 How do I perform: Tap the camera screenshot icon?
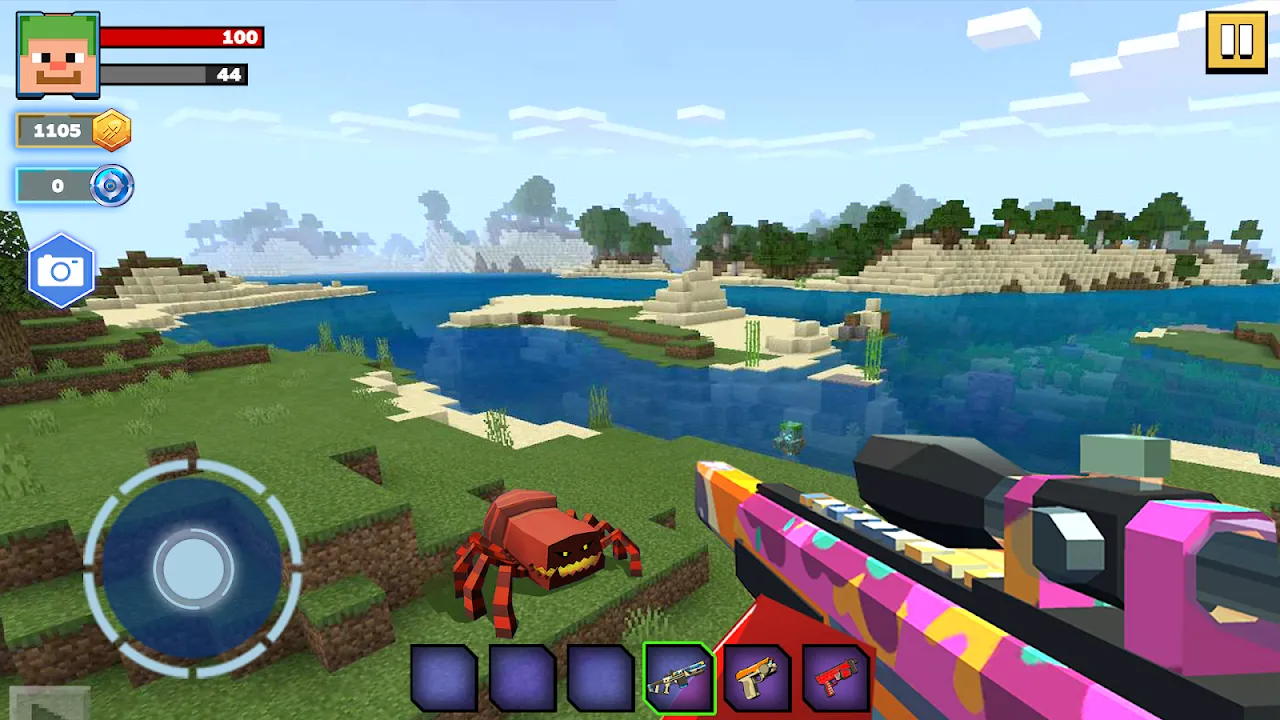[x=61, y=269]
